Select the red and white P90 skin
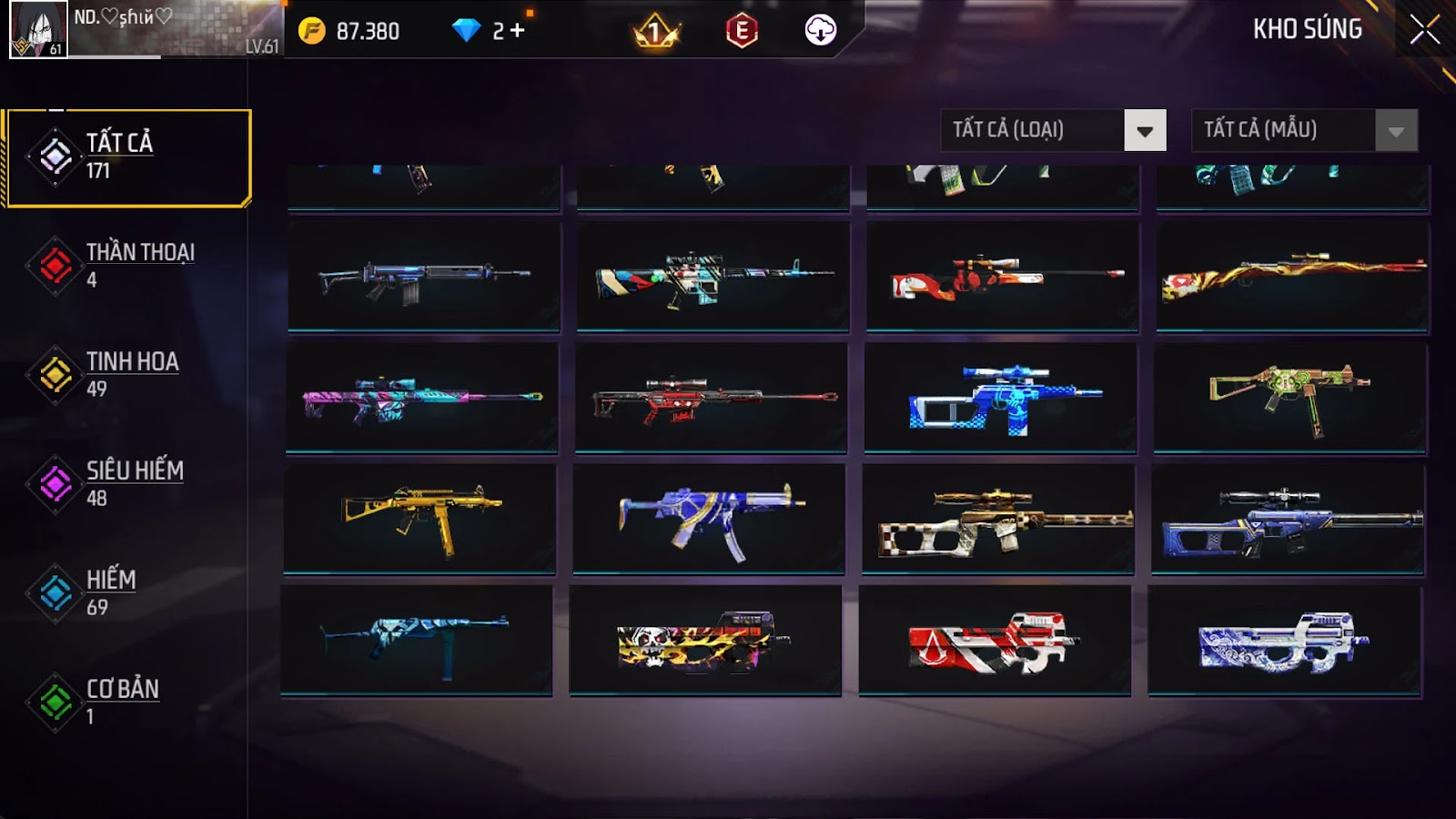The width and height of the screenshot is (1456, 819). tap(995, 641)
